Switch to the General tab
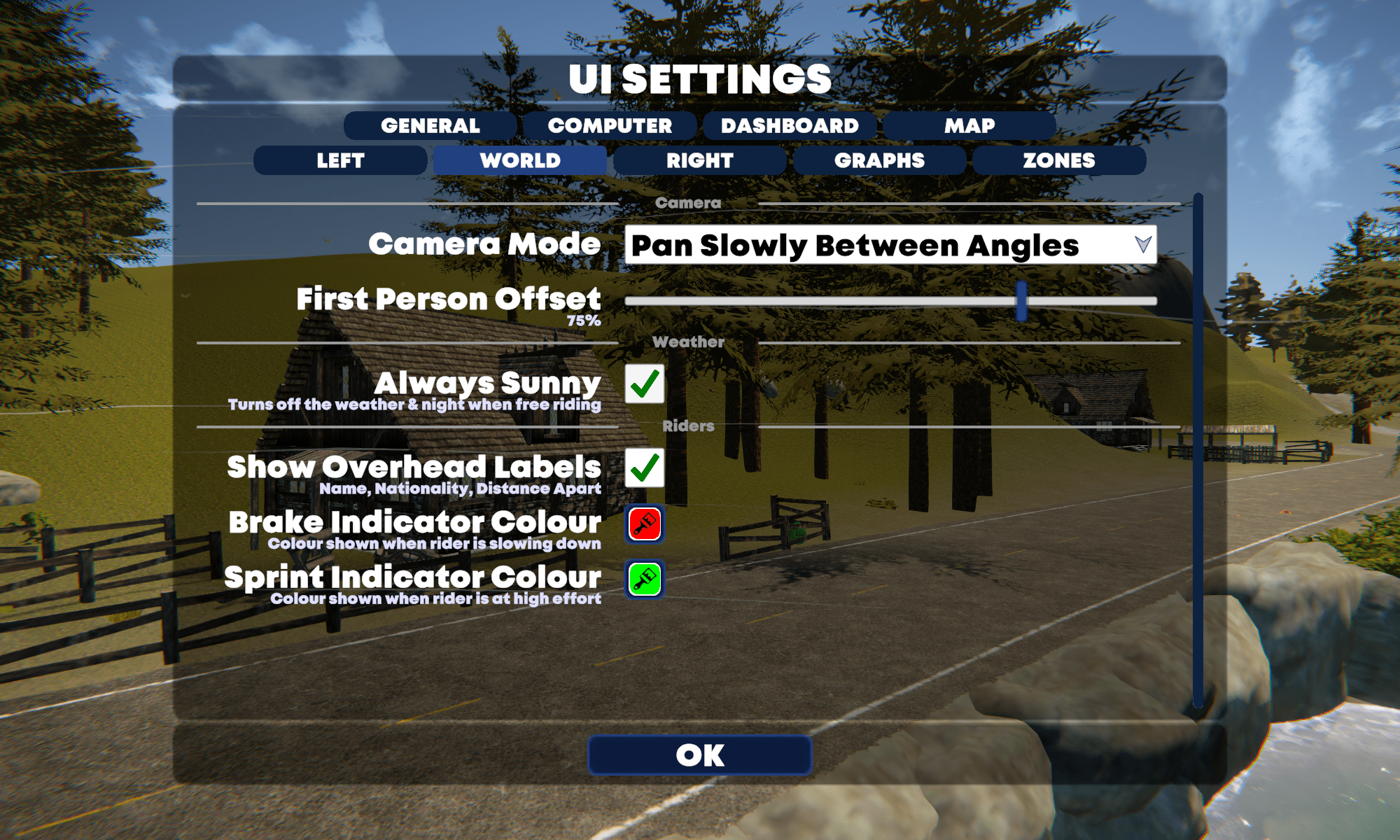The height and width of the screenshot is (840, 1400). point(430,126)
